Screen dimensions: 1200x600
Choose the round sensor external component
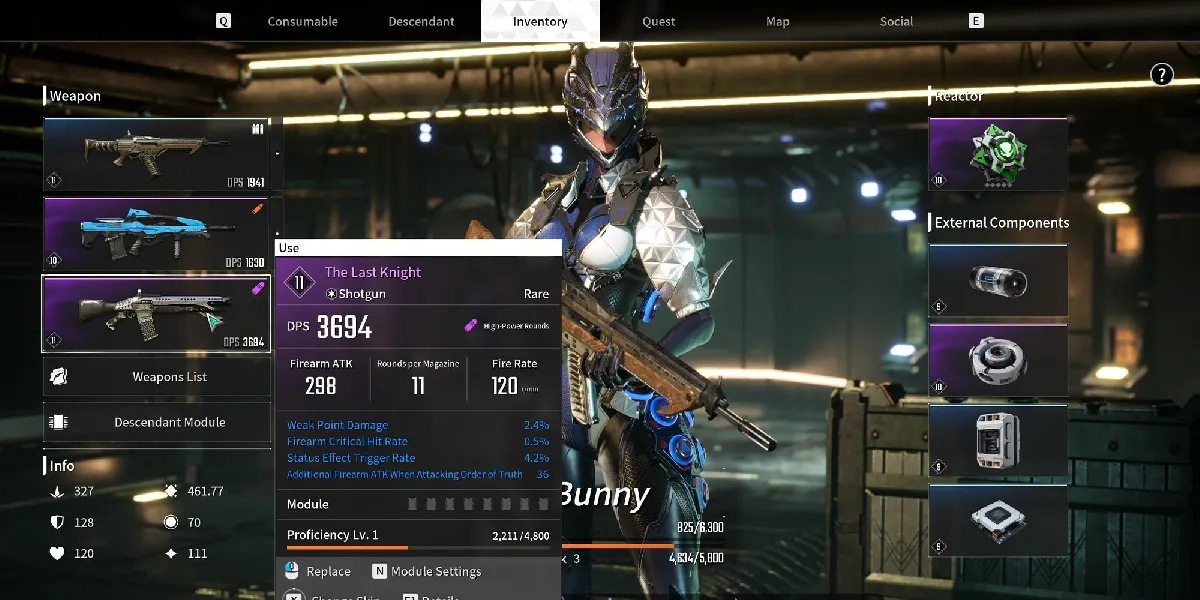[998, 361]
